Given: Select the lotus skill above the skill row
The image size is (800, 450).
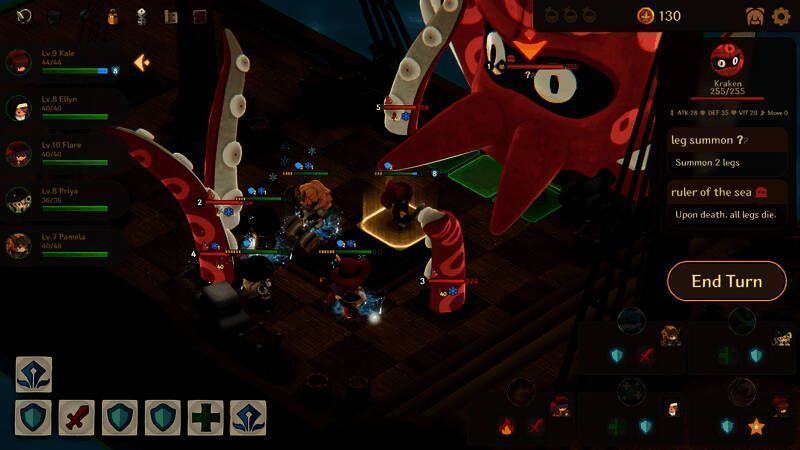Looking at the screenshot, I should 33,374.
